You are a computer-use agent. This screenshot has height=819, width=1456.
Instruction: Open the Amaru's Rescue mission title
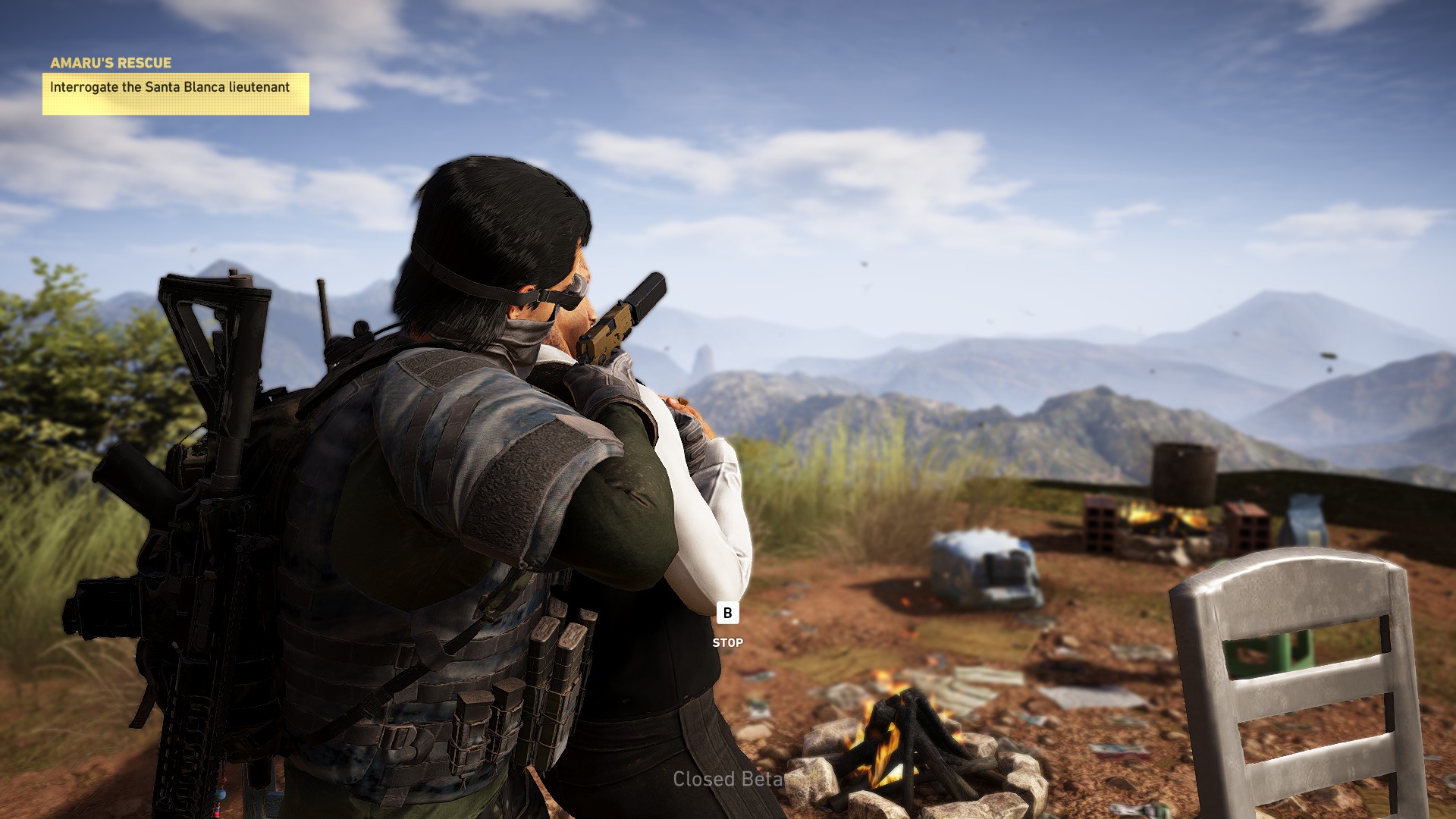111,63
